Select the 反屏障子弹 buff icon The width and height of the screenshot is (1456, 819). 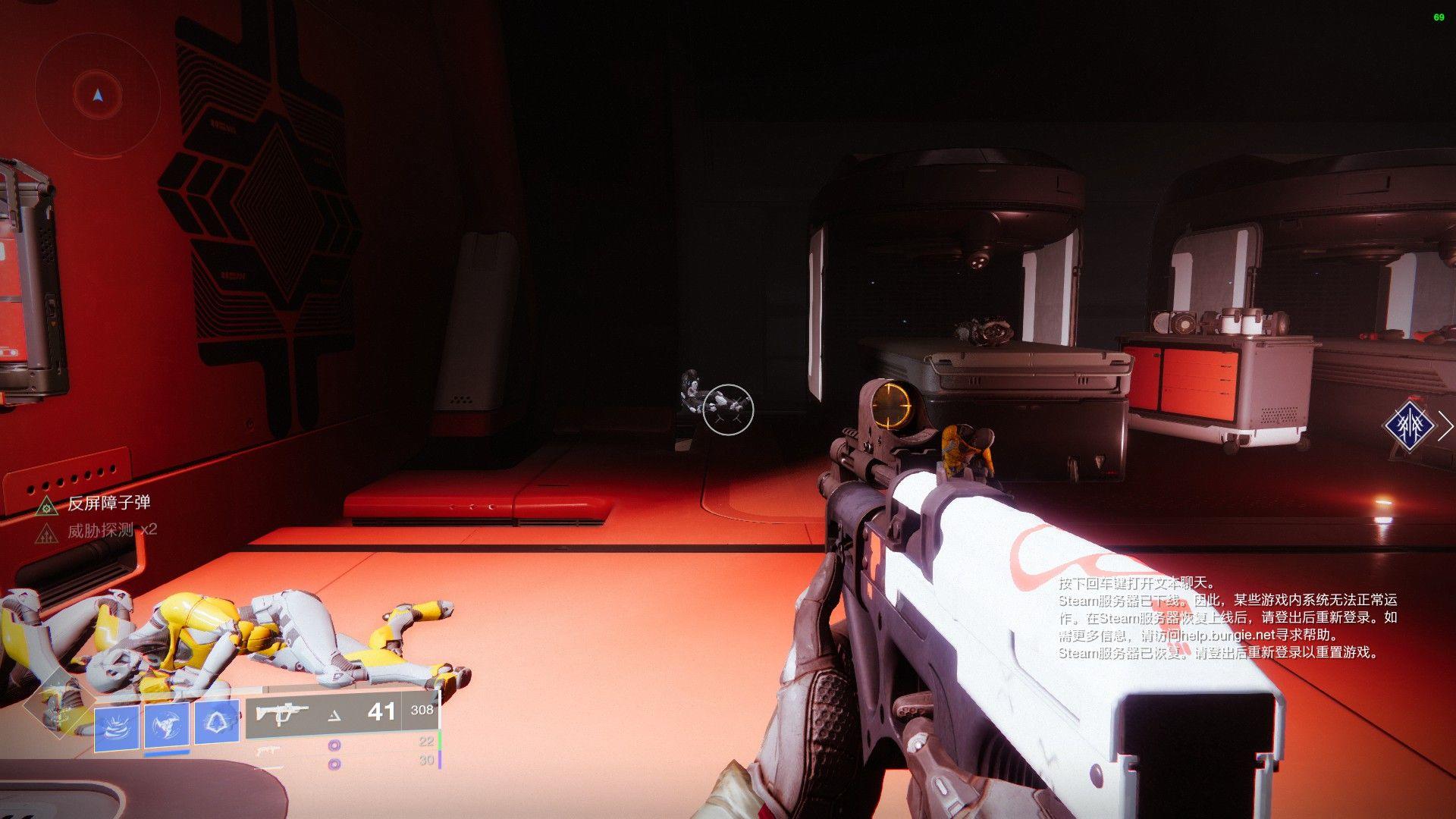point(47,505)
